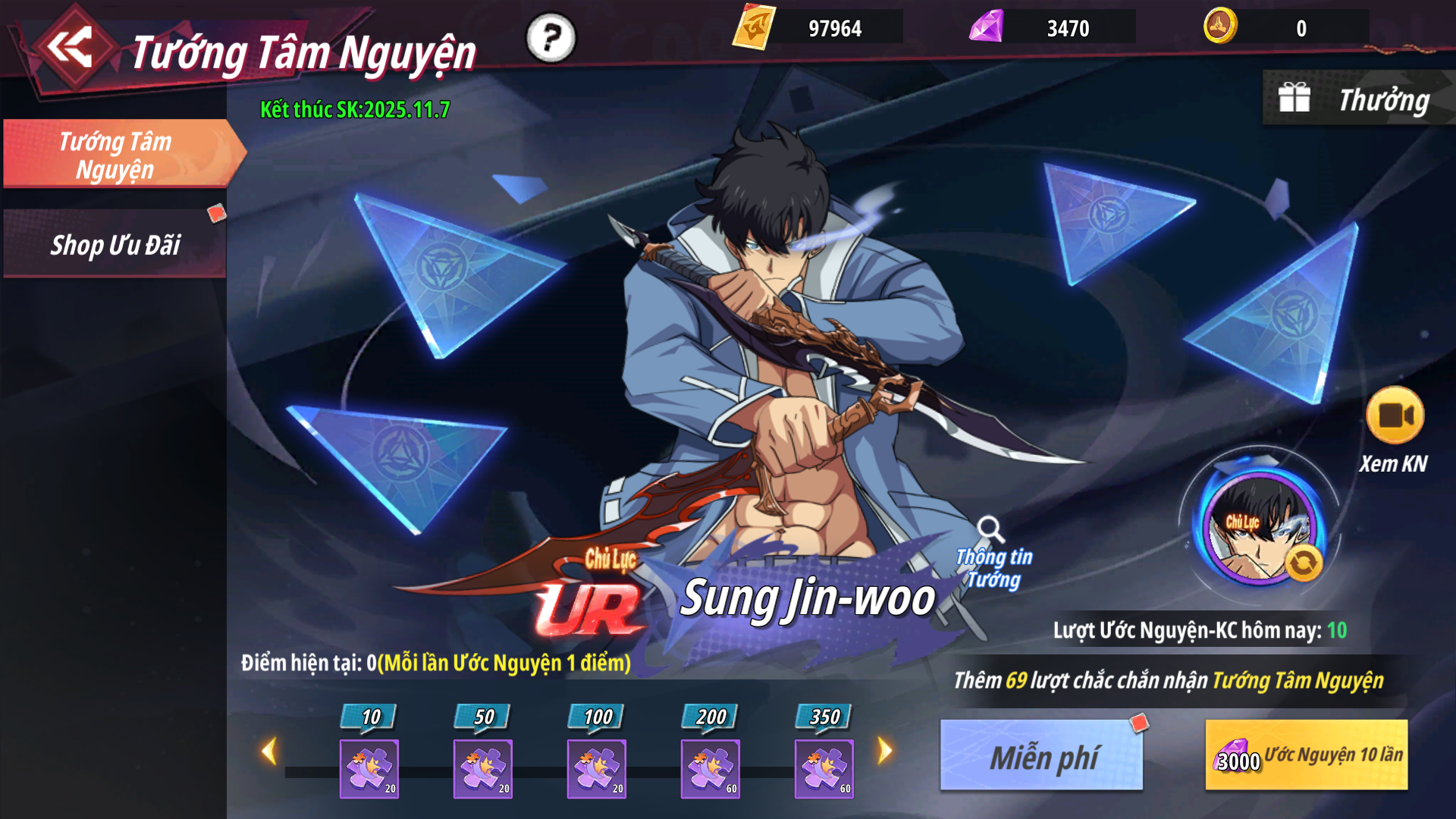Screen dimensions: 1456x819
Task: Show previous milestone rewards with left arrow
Action: [x=268, y=752]
